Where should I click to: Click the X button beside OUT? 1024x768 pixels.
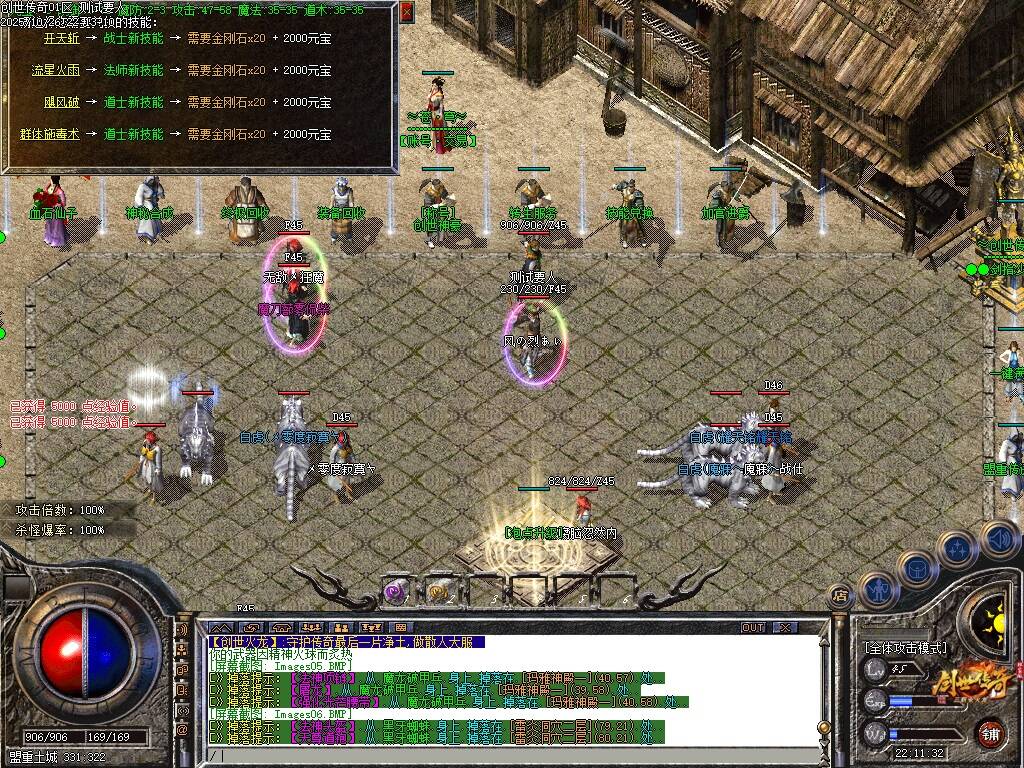[x=785, y=627]
